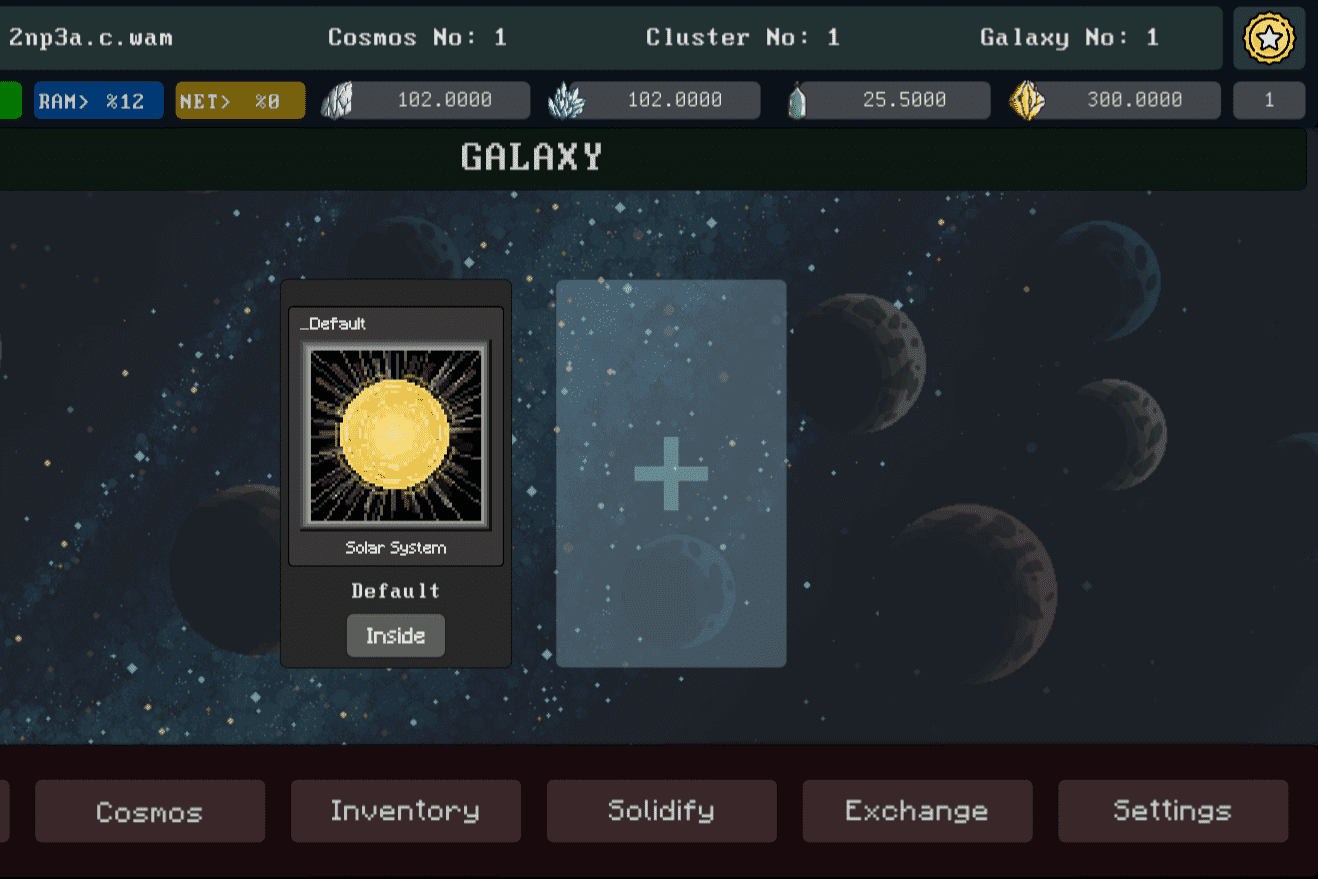Select the _Default label on the system card
1318x879 pixels.
pyautogui.click(x=332, y=323)
